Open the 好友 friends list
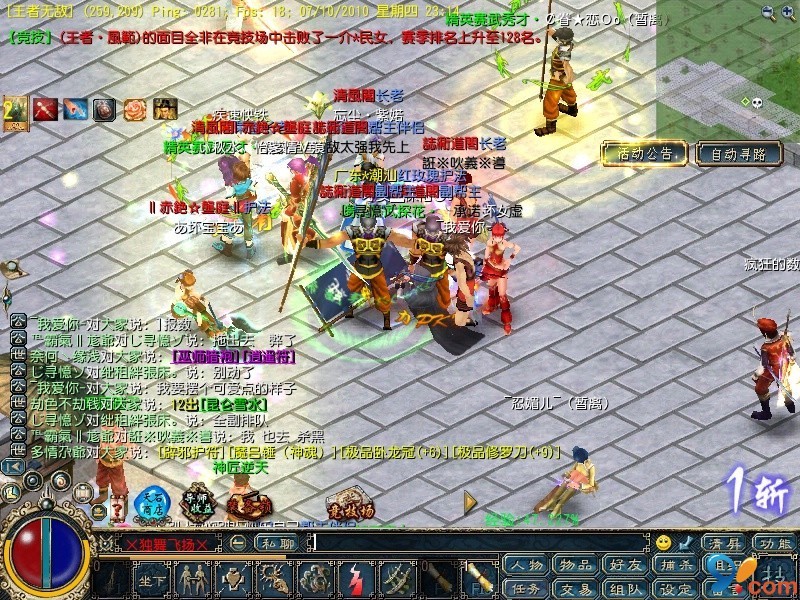Screen dimensions: 800x600 click(x=625, y=566)
